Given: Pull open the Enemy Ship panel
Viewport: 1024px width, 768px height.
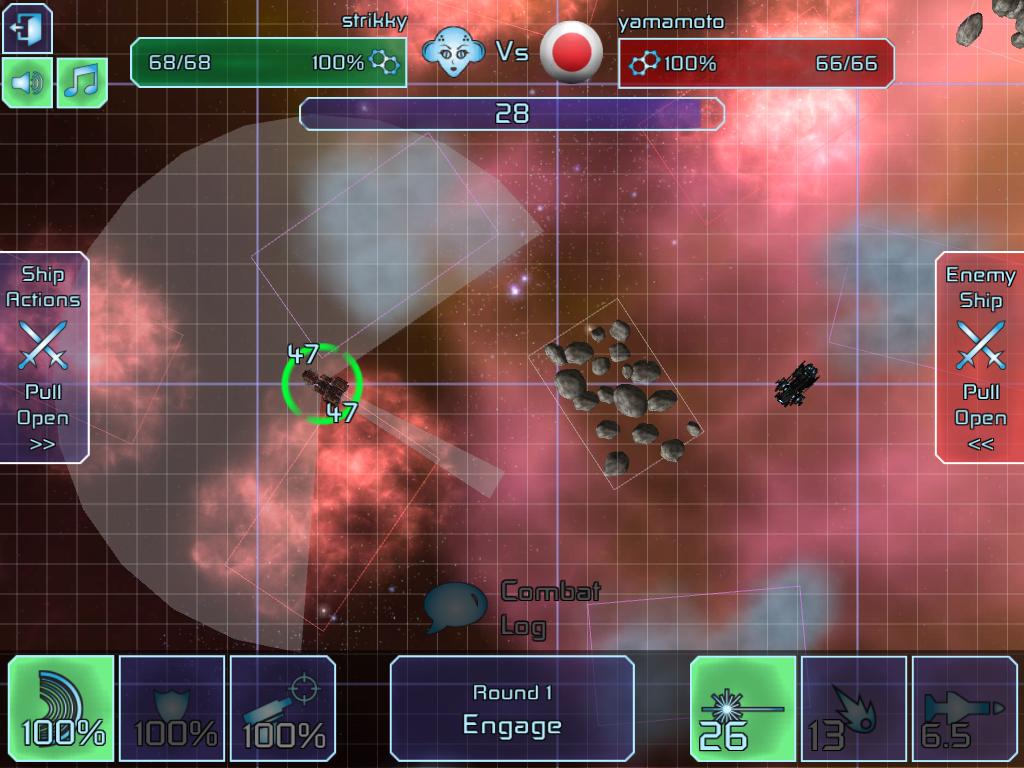Looking at the screenshot, I should [980, 357].
